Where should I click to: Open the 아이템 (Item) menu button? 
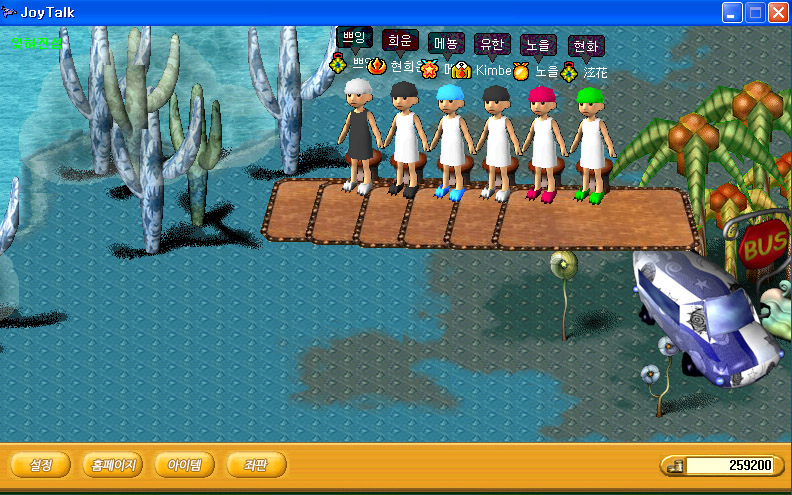coord(184,465)
